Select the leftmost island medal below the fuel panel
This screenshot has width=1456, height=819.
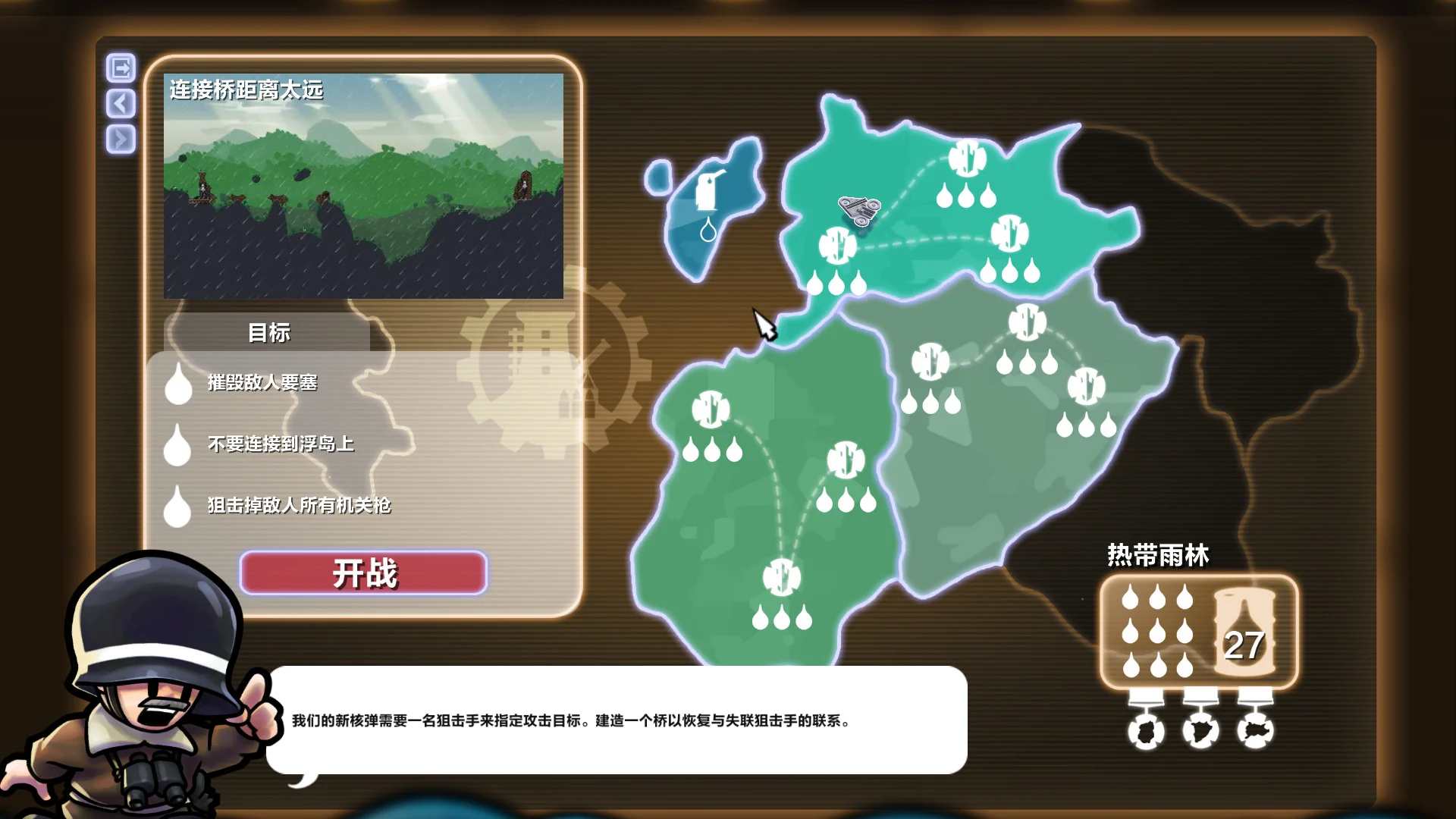(1147, 732)
